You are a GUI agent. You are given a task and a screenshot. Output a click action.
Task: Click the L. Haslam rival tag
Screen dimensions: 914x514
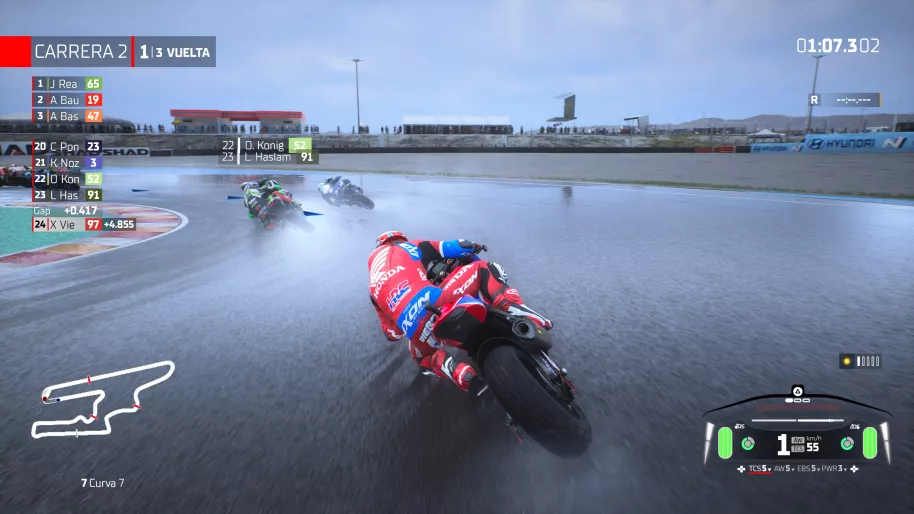[267, 157]
